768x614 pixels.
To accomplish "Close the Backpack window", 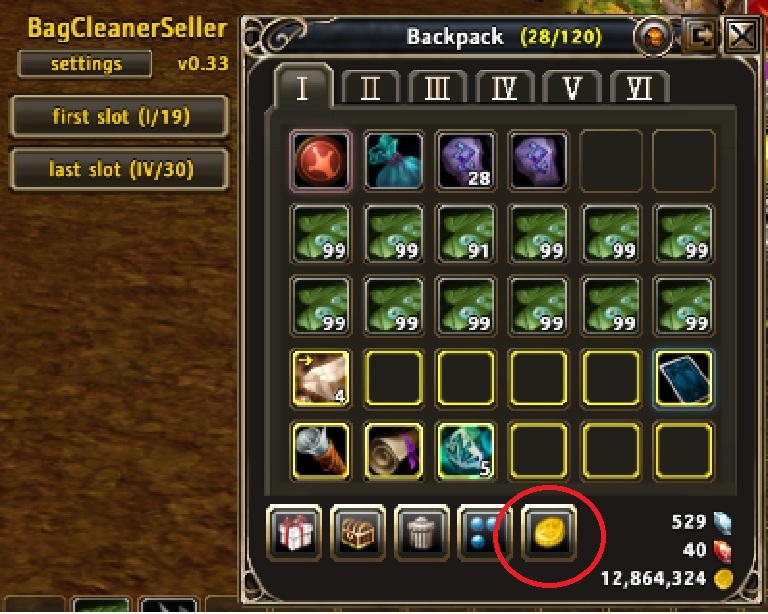I will [x=741, y=37].
